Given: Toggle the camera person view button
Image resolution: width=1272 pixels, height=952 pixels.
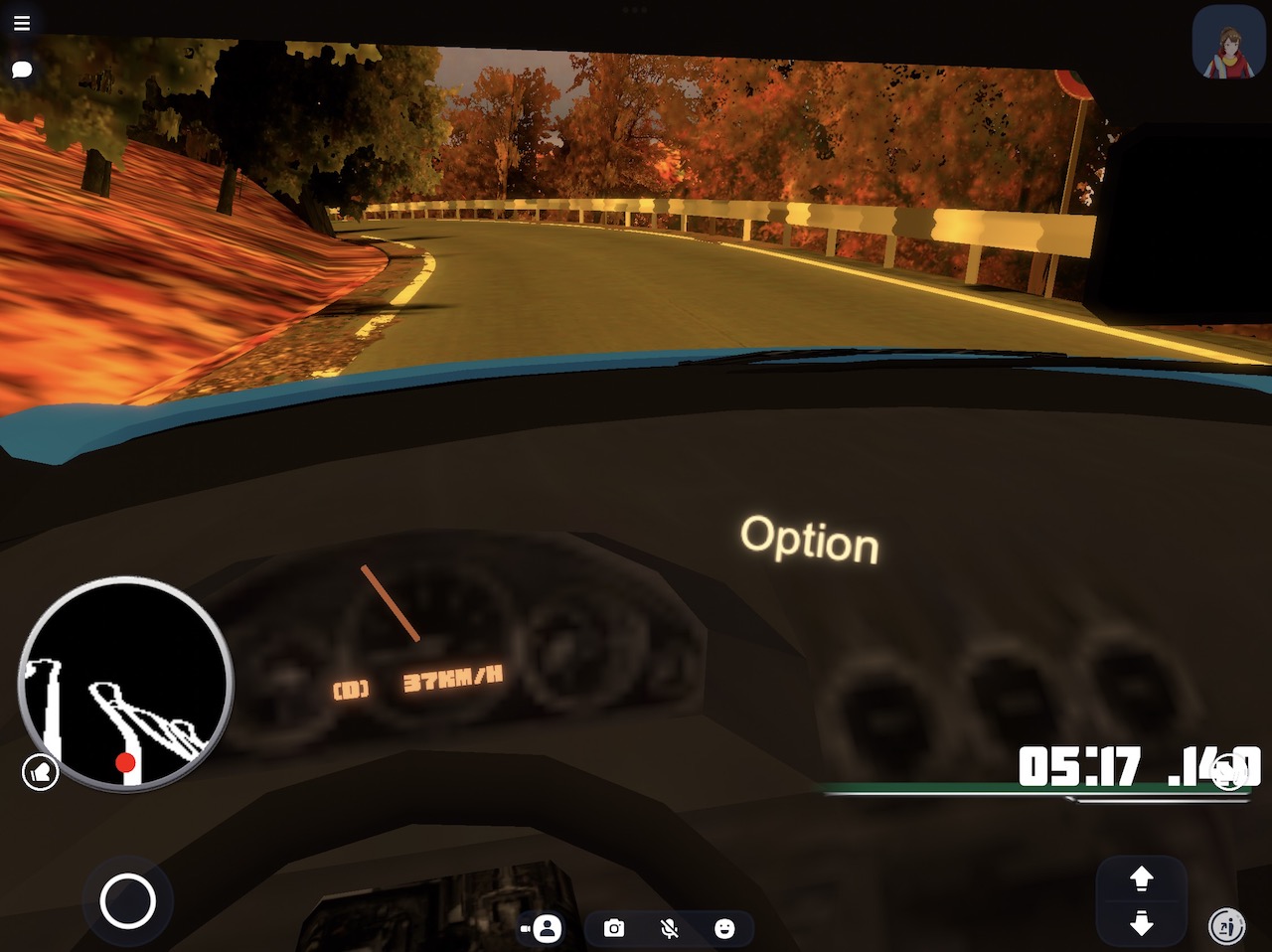Looking at the screenshot, I should click(543, 928).
